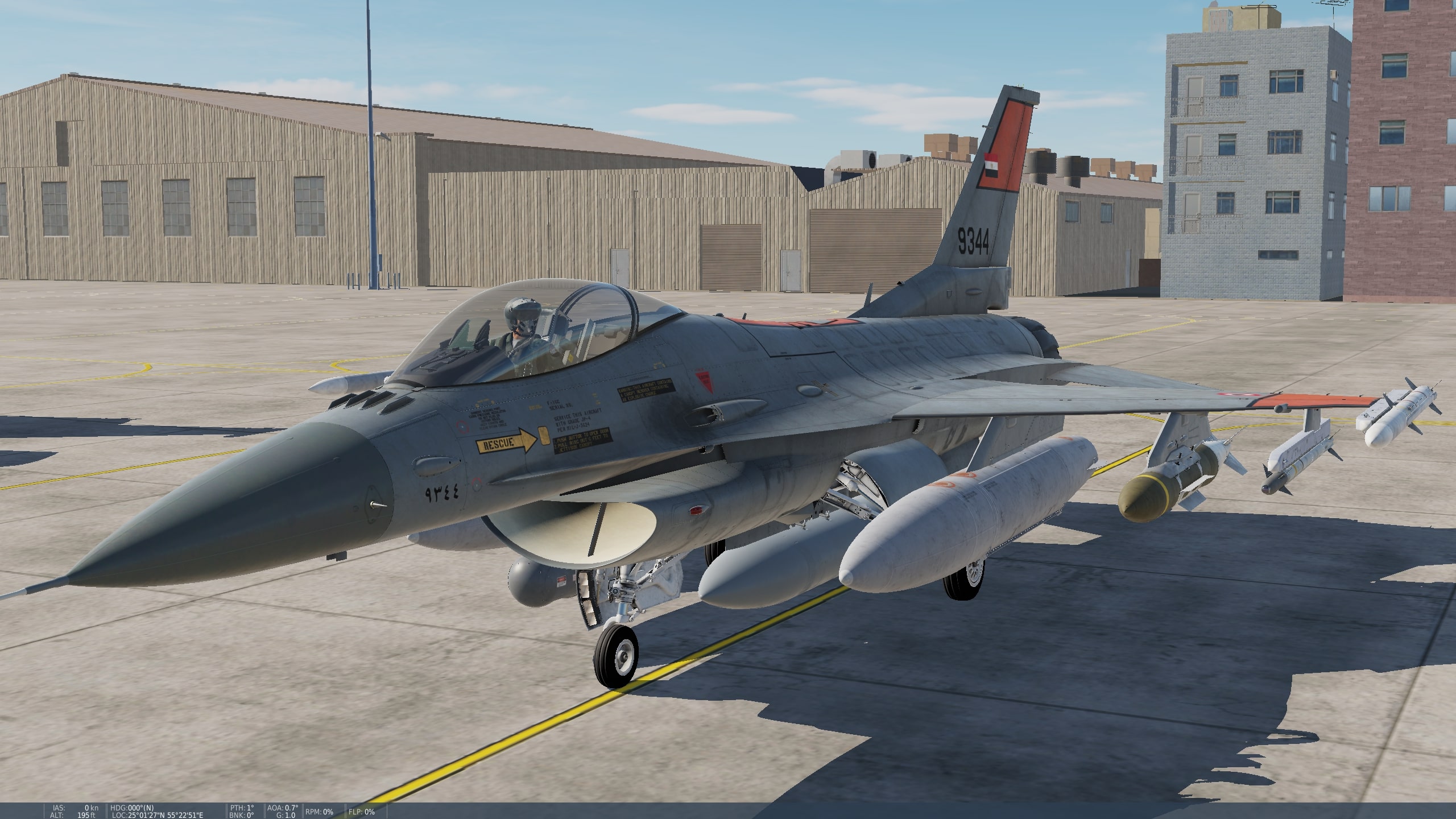Click the FLP flaps percentage readout

click(362, 811)
